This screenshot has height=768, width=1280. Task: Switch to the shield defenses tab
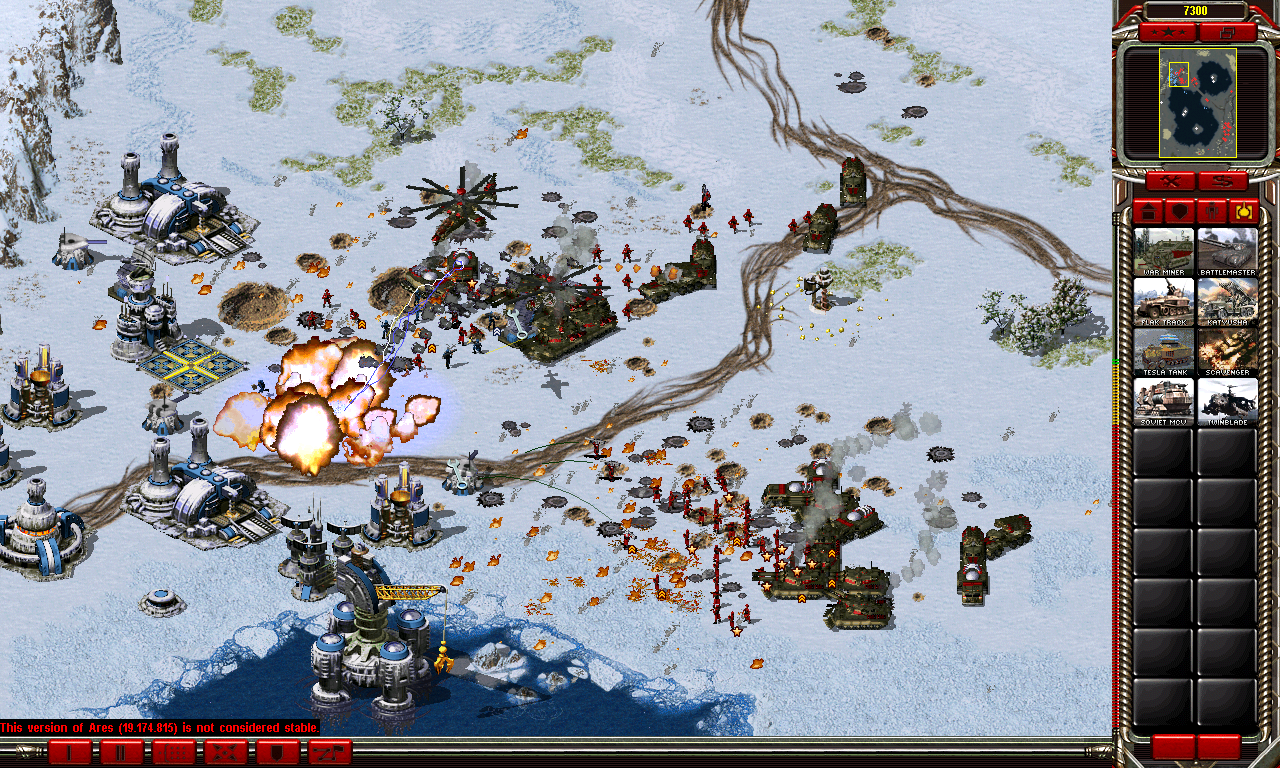(1179, 211)
